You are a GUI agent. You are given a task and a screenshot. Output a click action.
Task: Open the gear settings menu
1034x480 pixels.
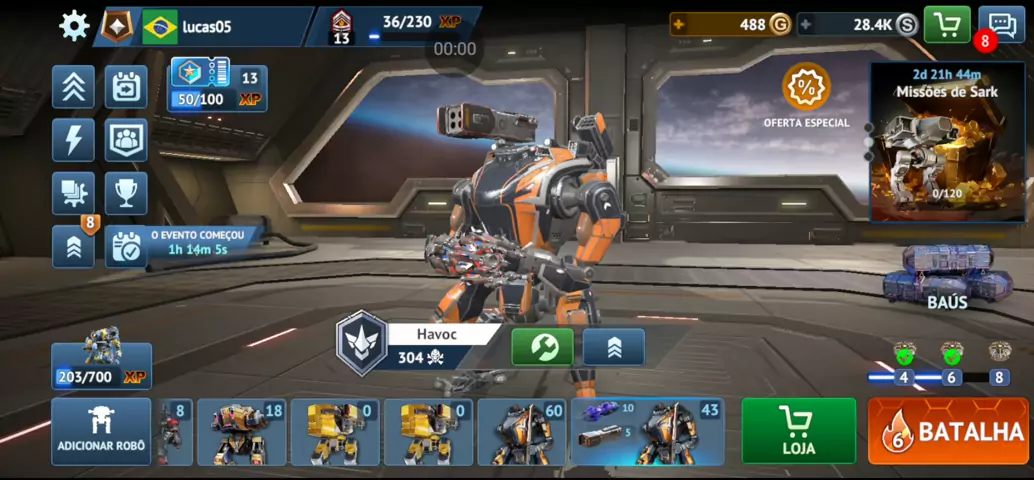(x=74, y=26)
